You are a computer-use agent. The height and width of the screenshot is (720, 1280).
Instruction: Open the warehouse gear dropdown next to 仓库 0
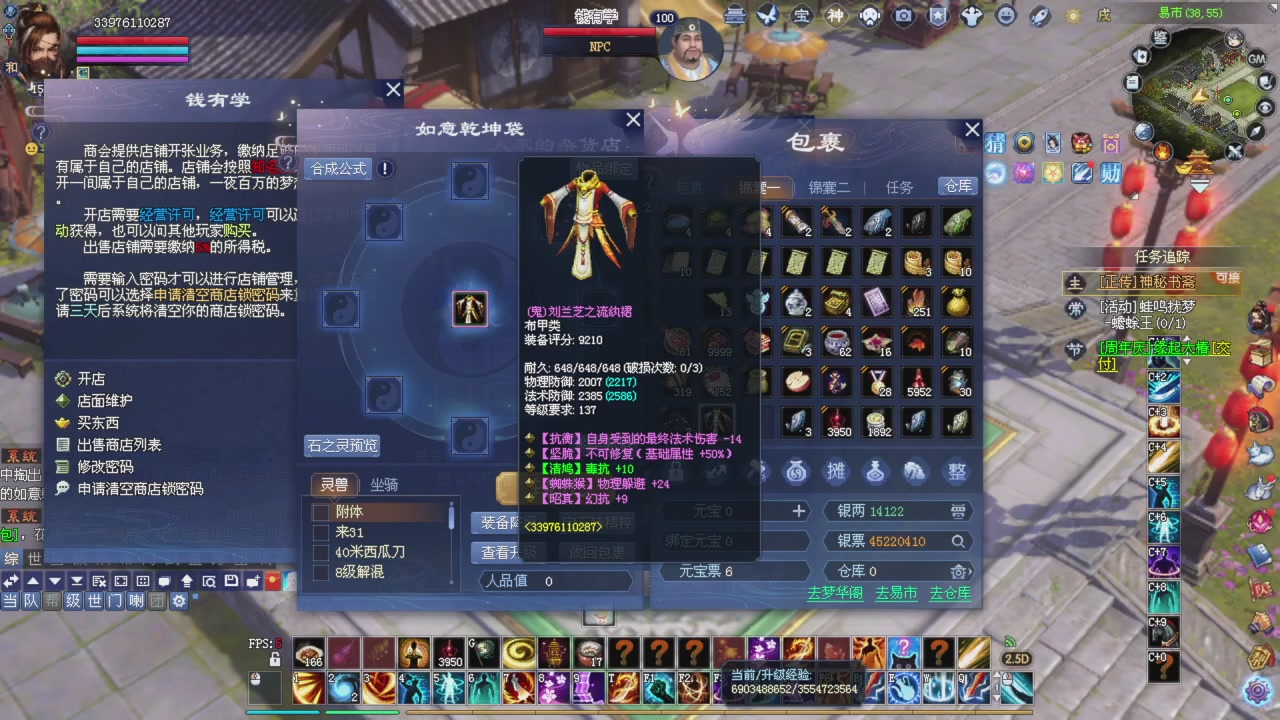point(959,571)
